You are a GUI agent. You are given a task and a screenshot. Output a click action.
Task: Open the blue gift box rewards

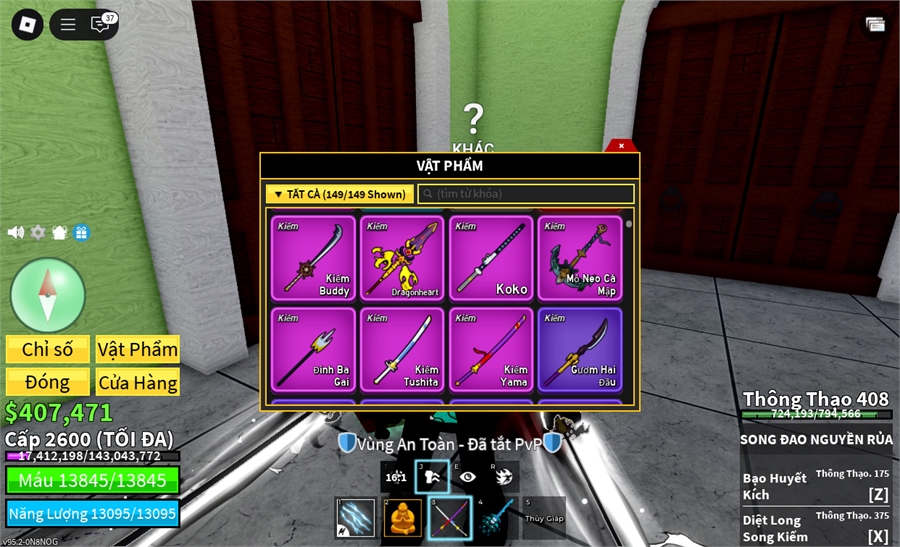coord(81,232)
